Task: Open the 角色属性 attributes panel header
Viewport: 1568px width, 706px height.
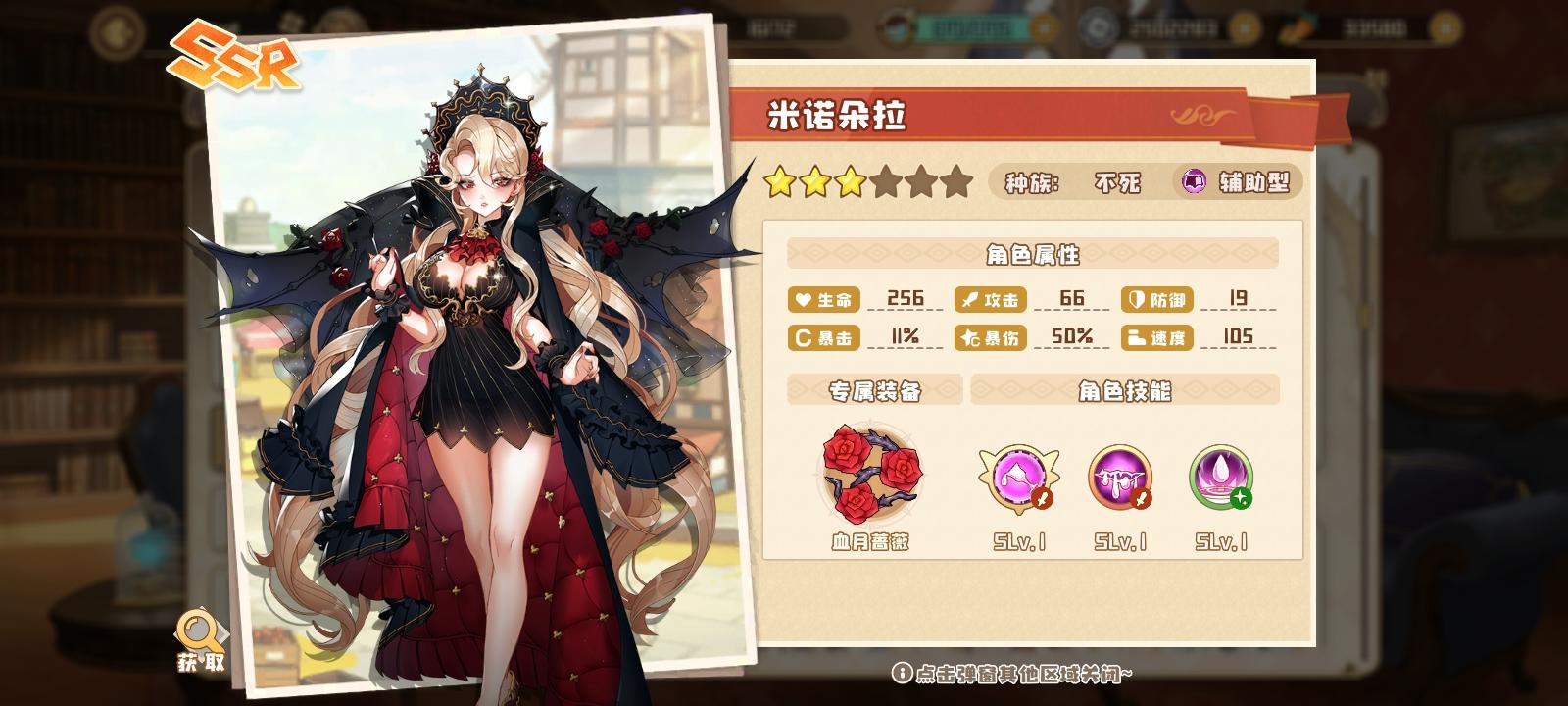Action: 1032,254
